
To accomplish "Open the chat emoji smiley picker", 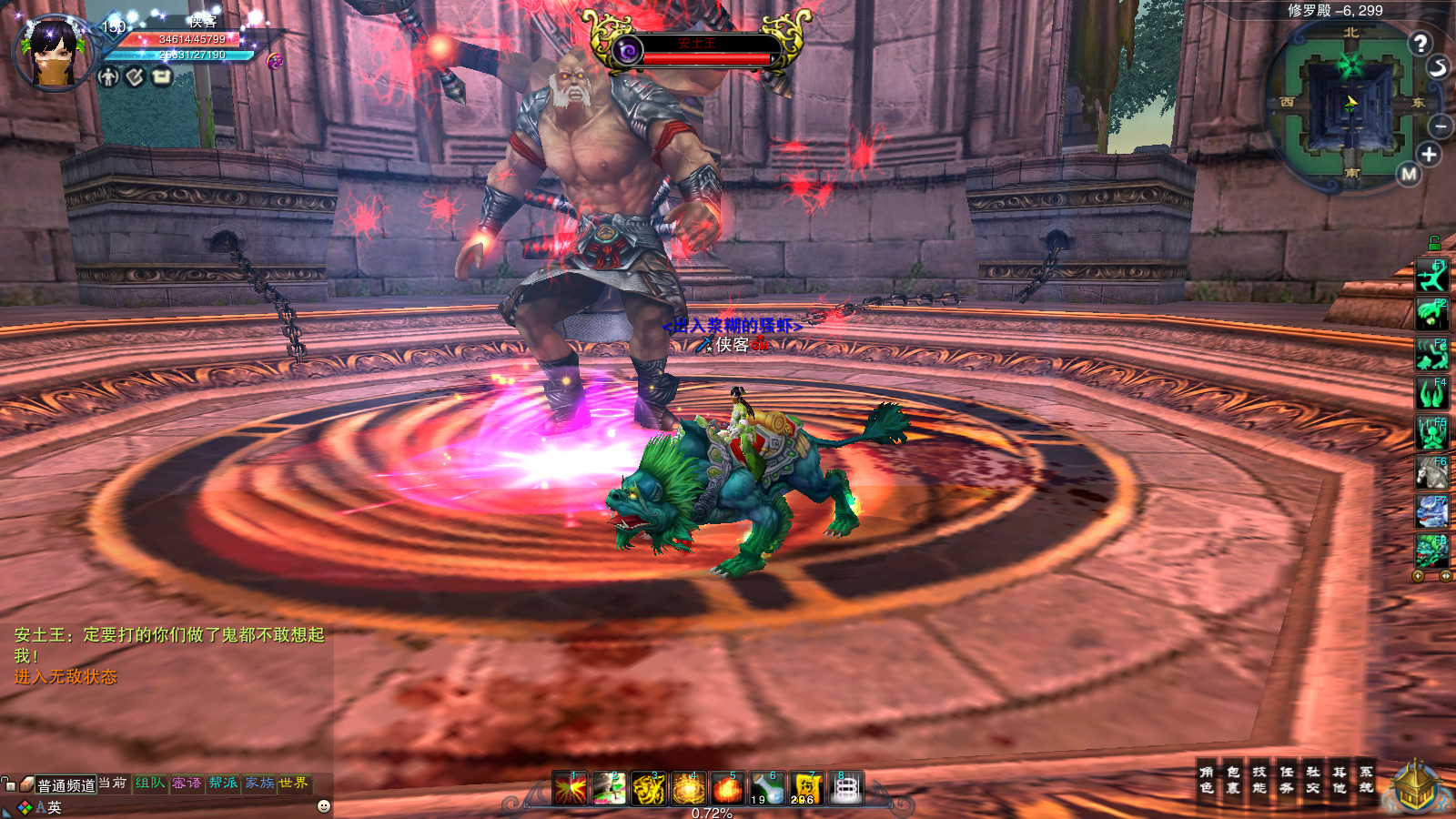I will [324, 806].
